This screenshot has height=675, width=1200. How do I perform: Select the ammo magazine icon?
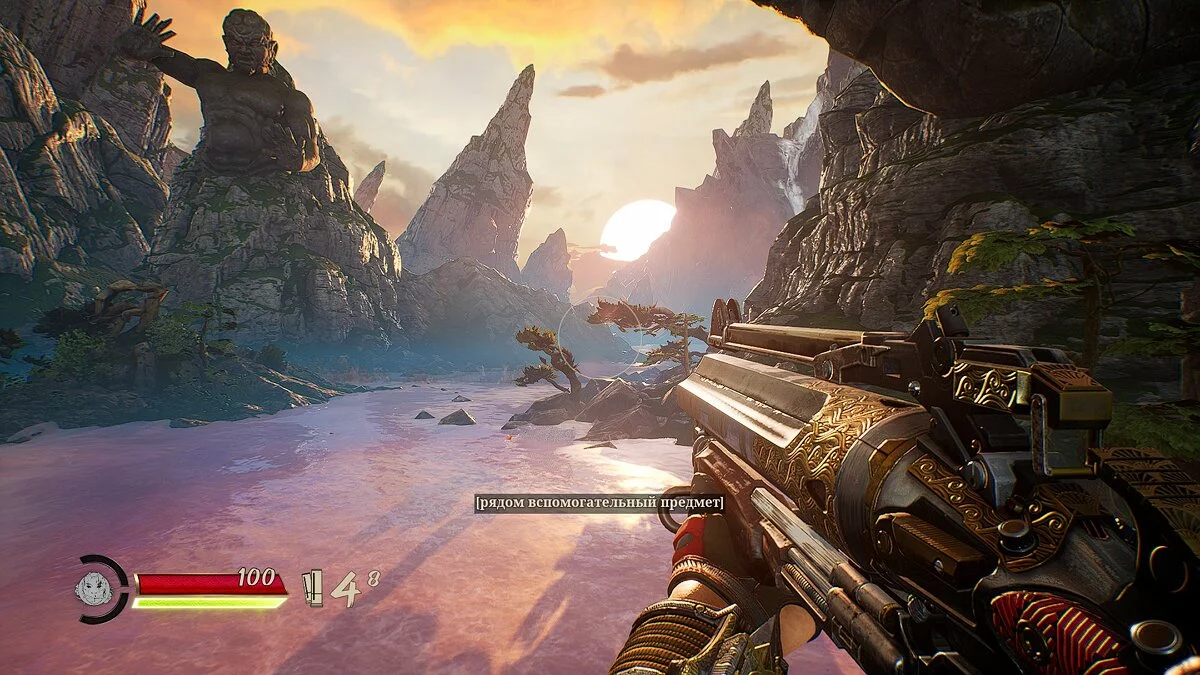click(x=313, y=588)
